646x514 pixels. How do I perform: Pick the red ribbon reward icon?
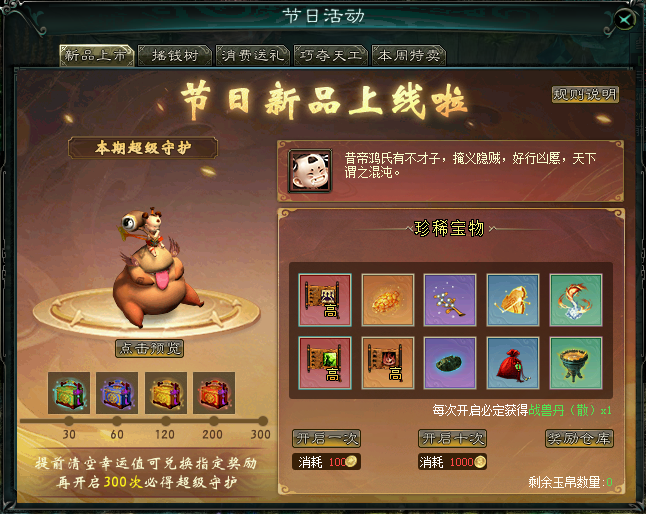[x=576, y=300]
